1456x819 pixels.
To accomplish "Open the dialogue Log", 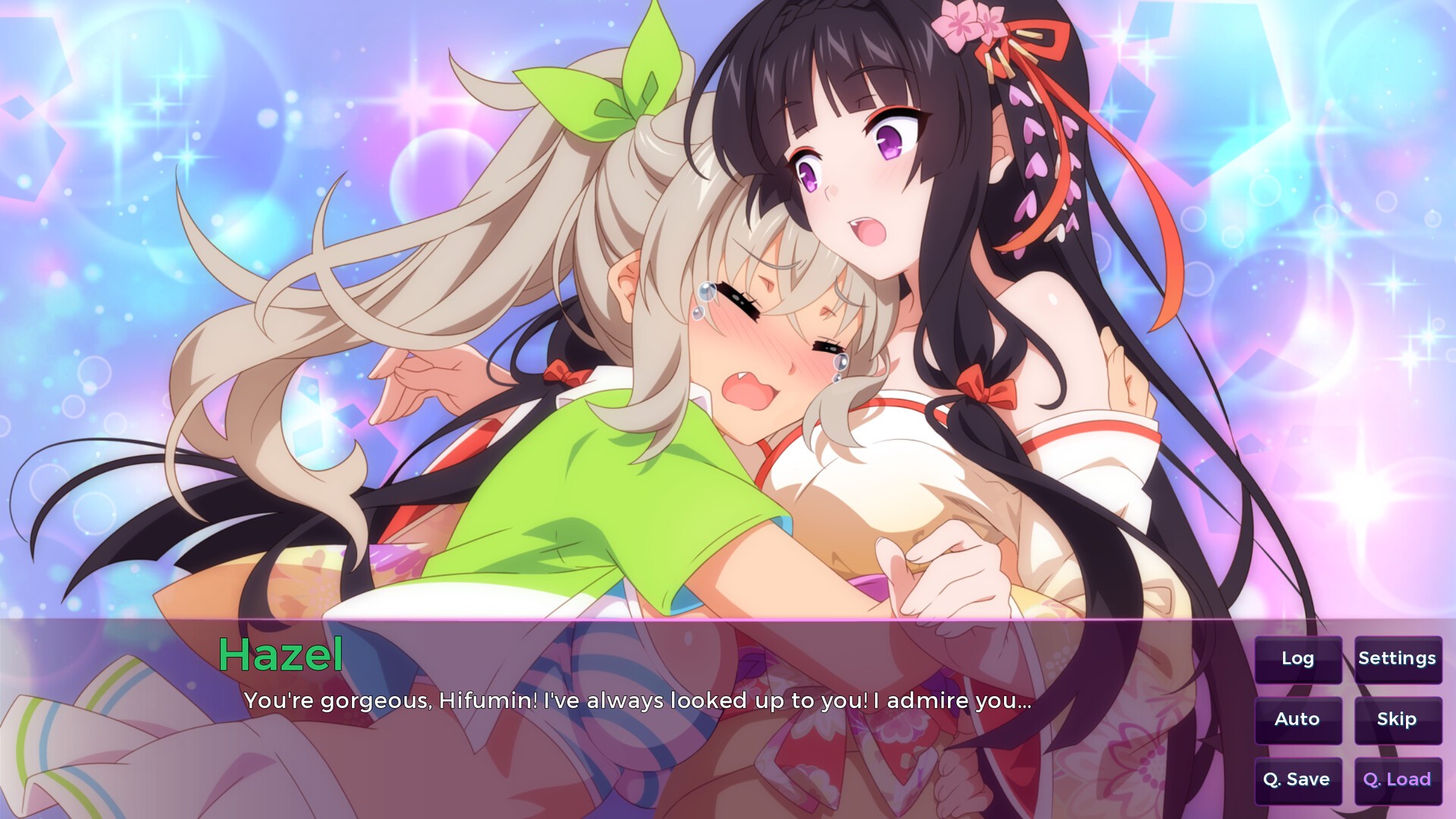I will point(1298,659).
